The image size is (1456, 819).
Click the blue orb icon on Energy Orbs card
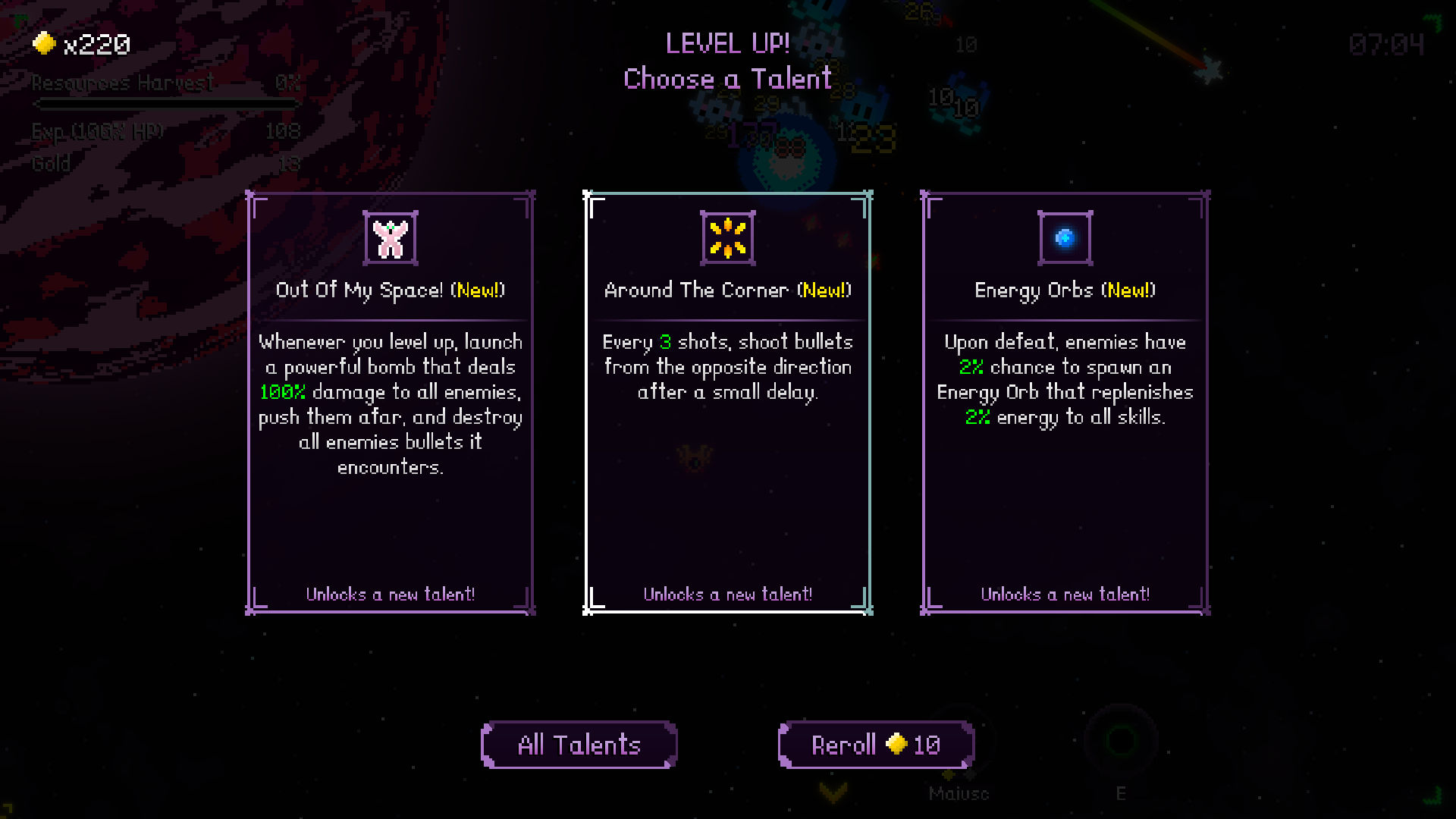1065,236
